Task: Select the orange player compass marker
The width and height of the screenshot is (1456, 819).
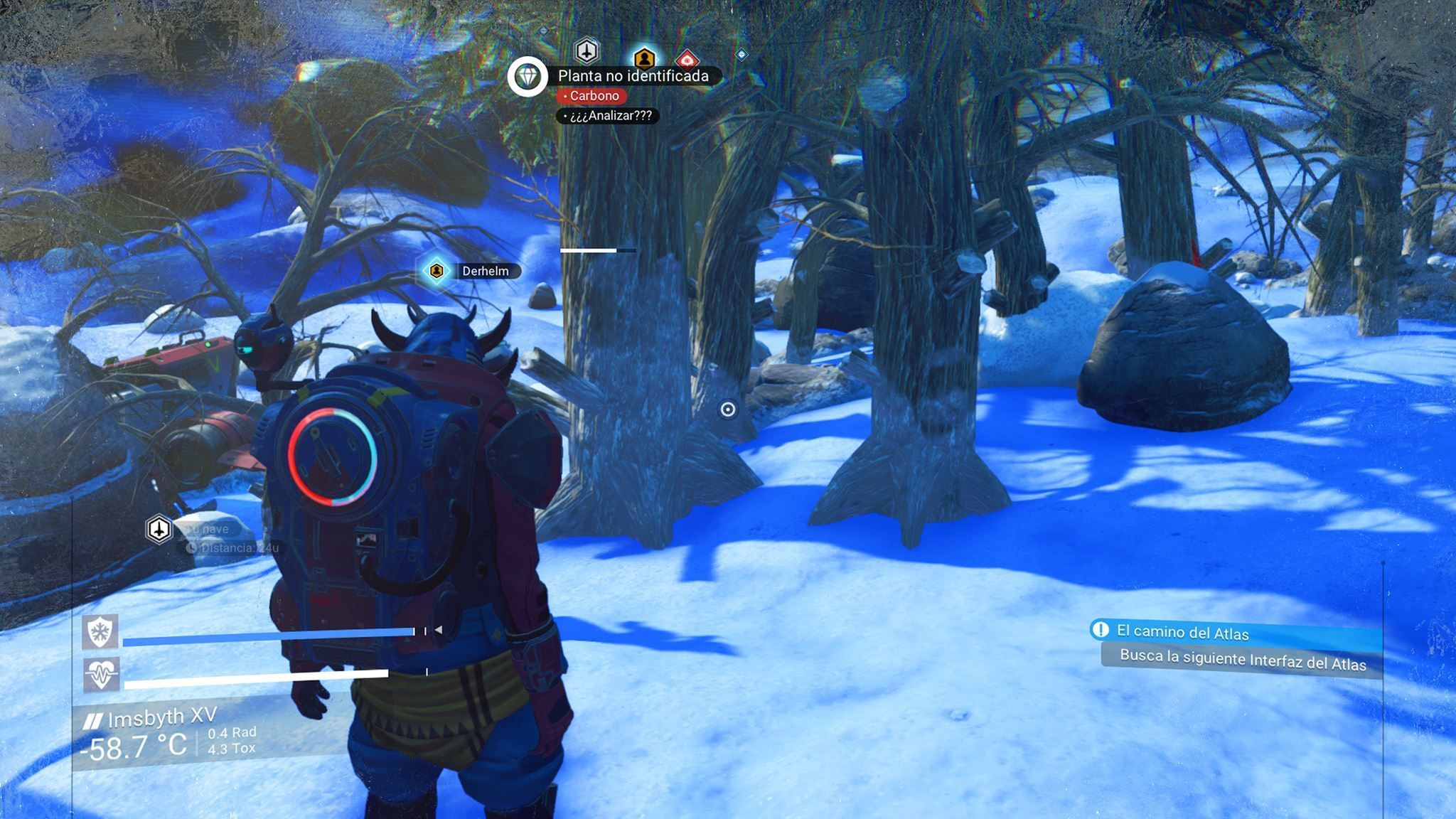Action: (x=643, y=58)
